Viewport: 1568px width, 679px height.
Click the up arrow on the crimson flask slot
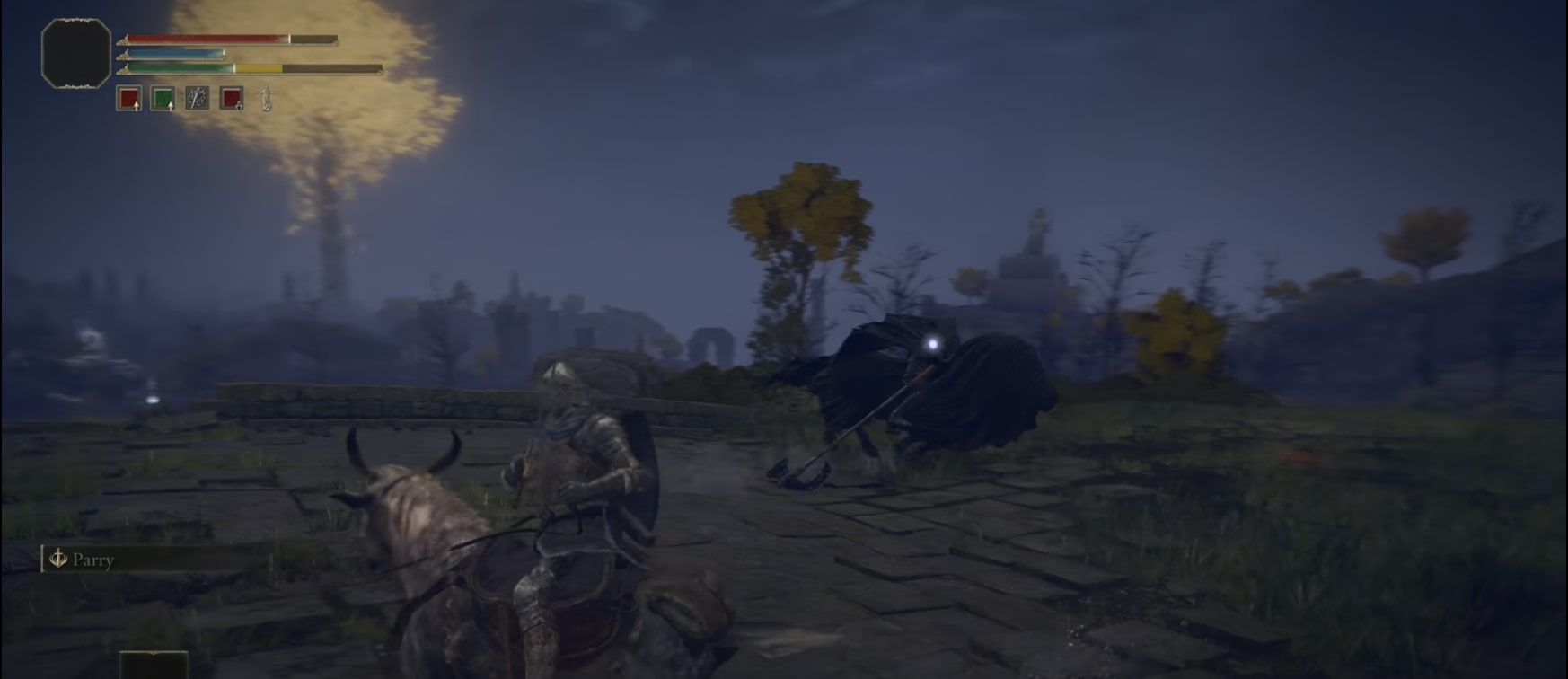pos(137,108)
